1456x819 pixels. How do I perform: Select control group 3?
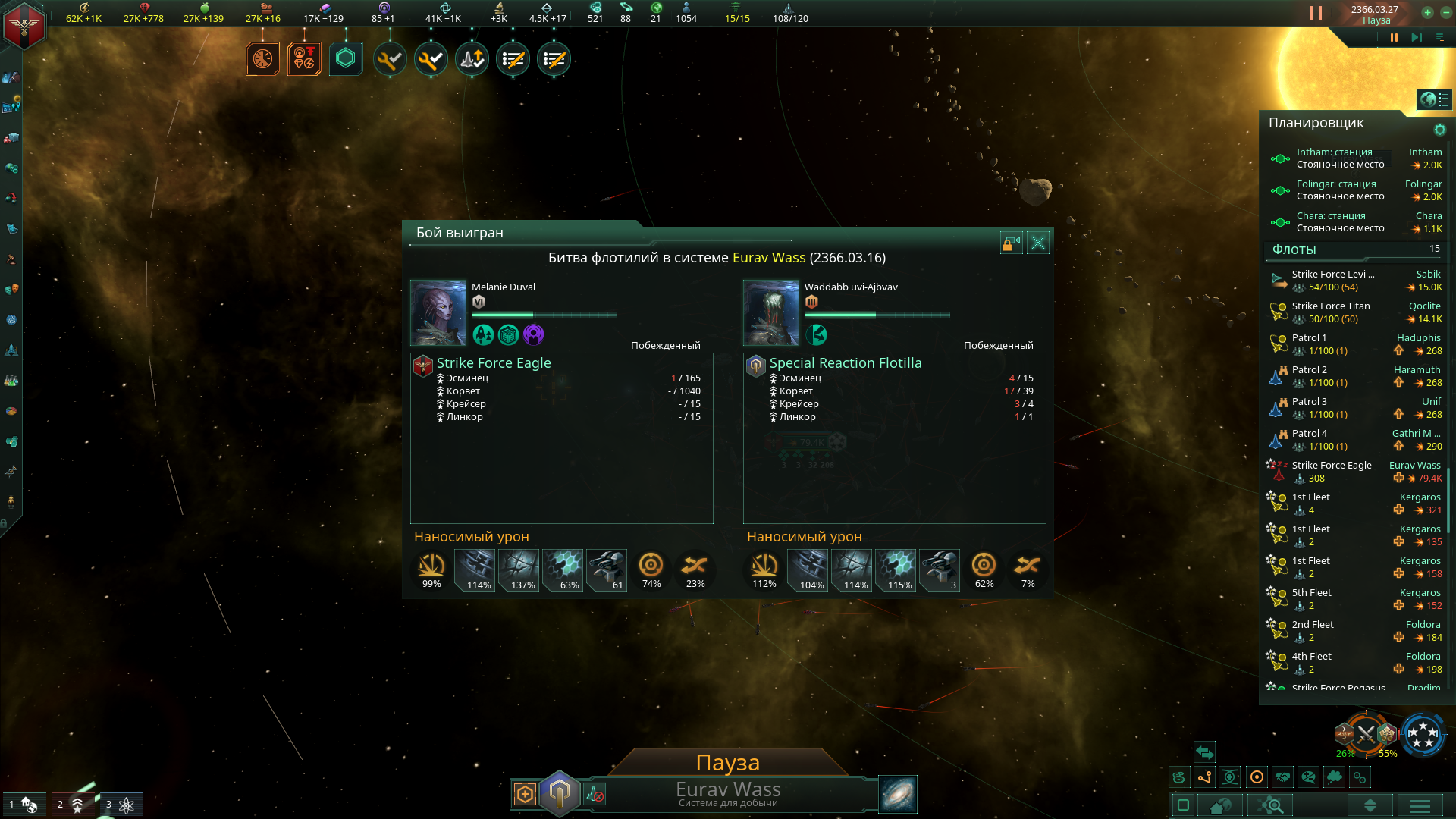(x=121, y=804)
